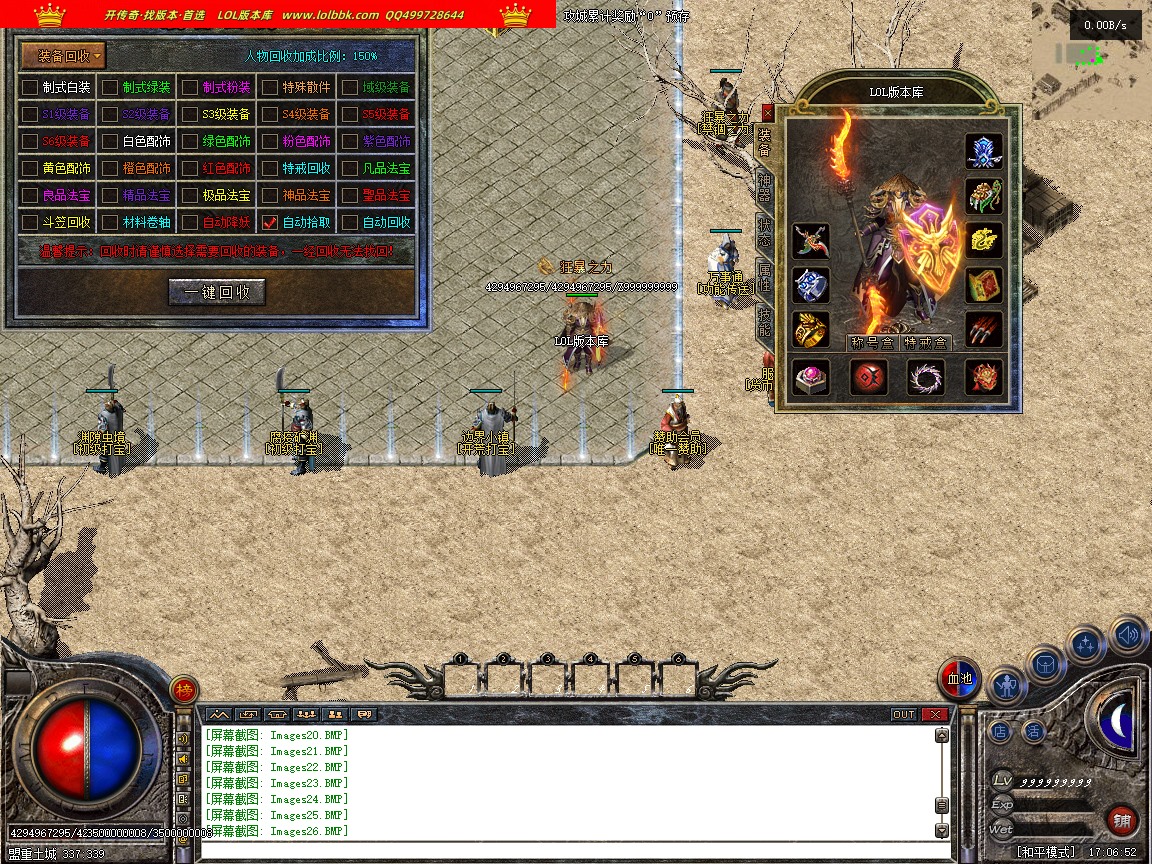Open the 属性 tab

point(764,275)
